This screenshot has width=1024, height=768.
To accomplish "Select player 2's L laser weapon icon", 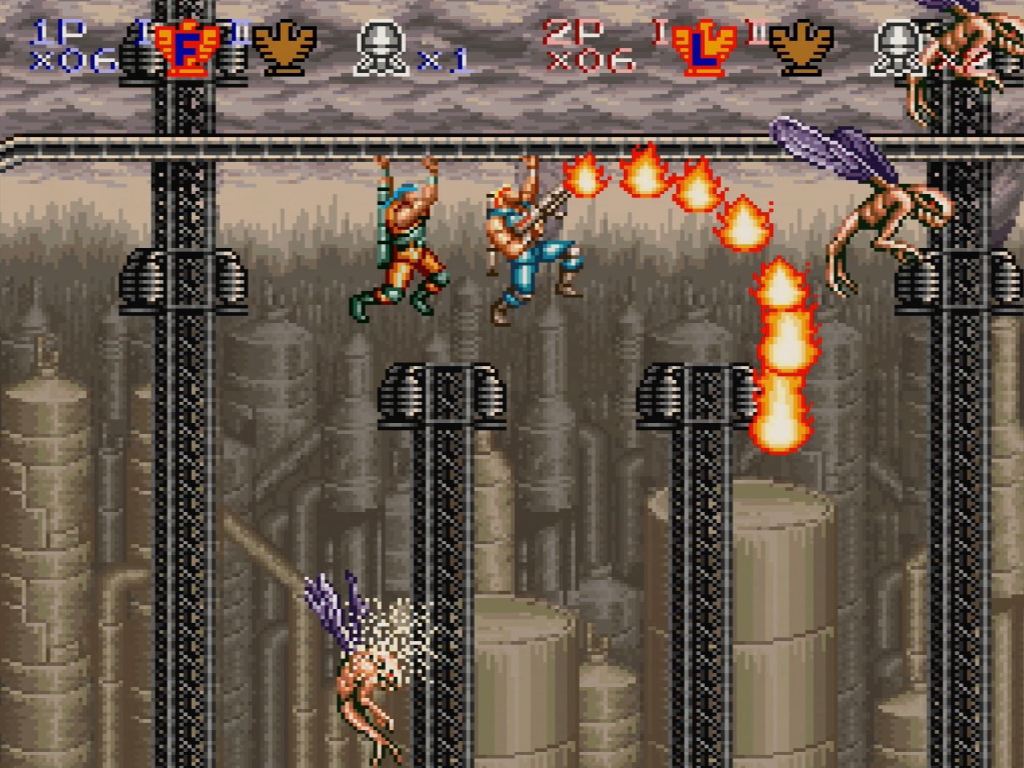I will 703,48.
